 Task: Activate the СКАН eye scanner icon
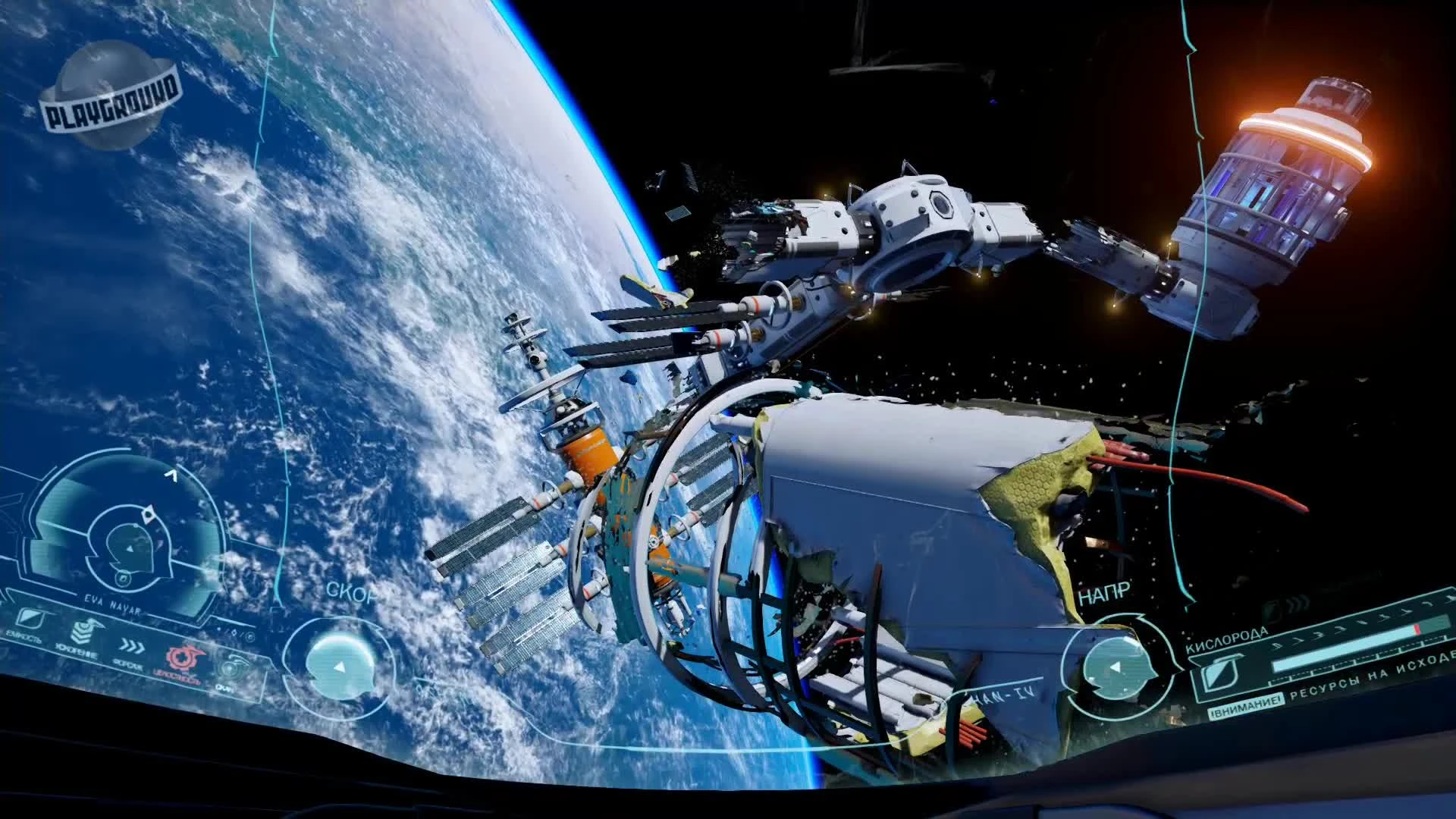pyautogui.click(x=230, y=666)
